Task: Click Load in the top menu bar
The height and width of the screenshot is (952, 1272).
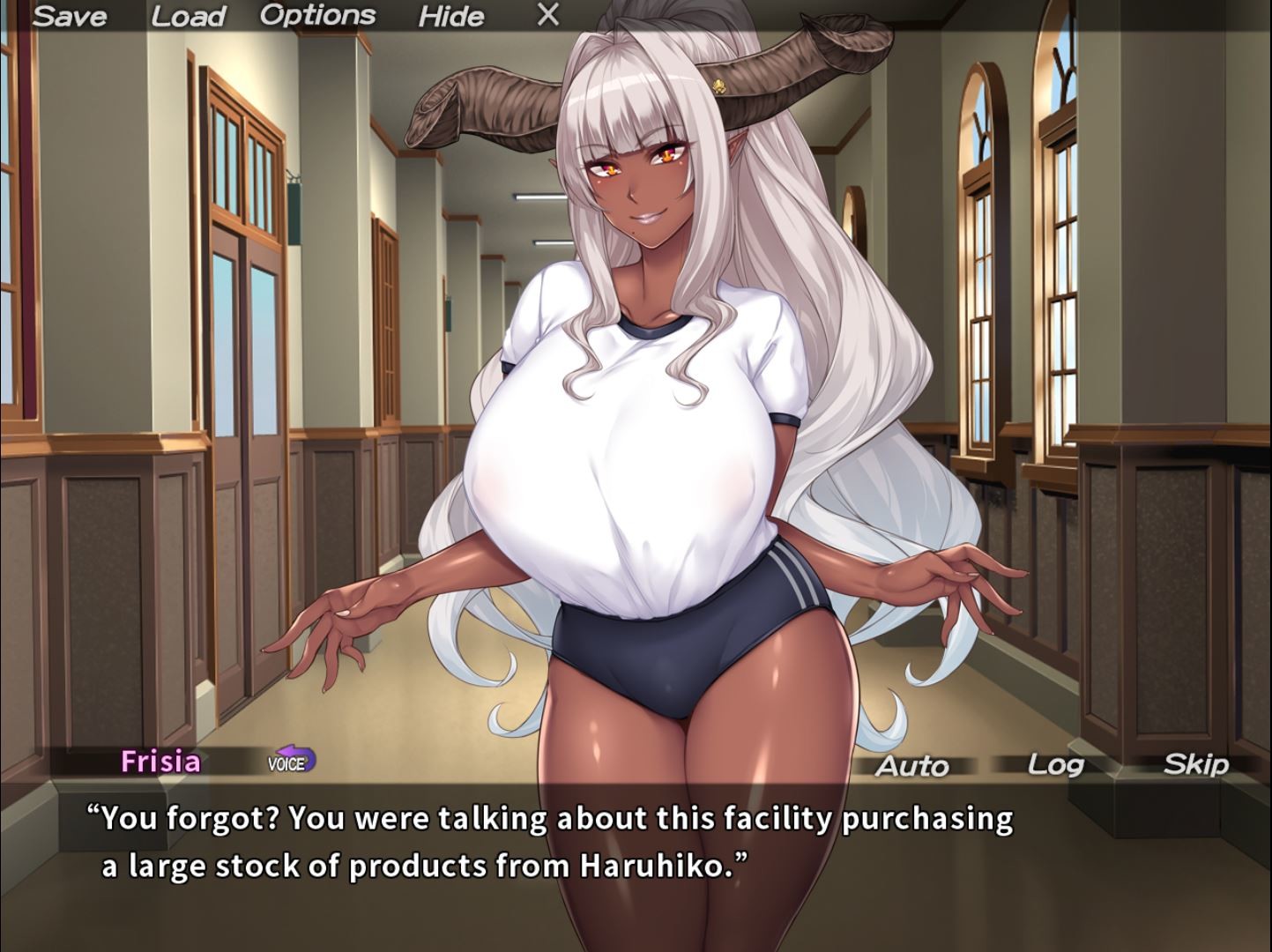Action: point(187,15)
